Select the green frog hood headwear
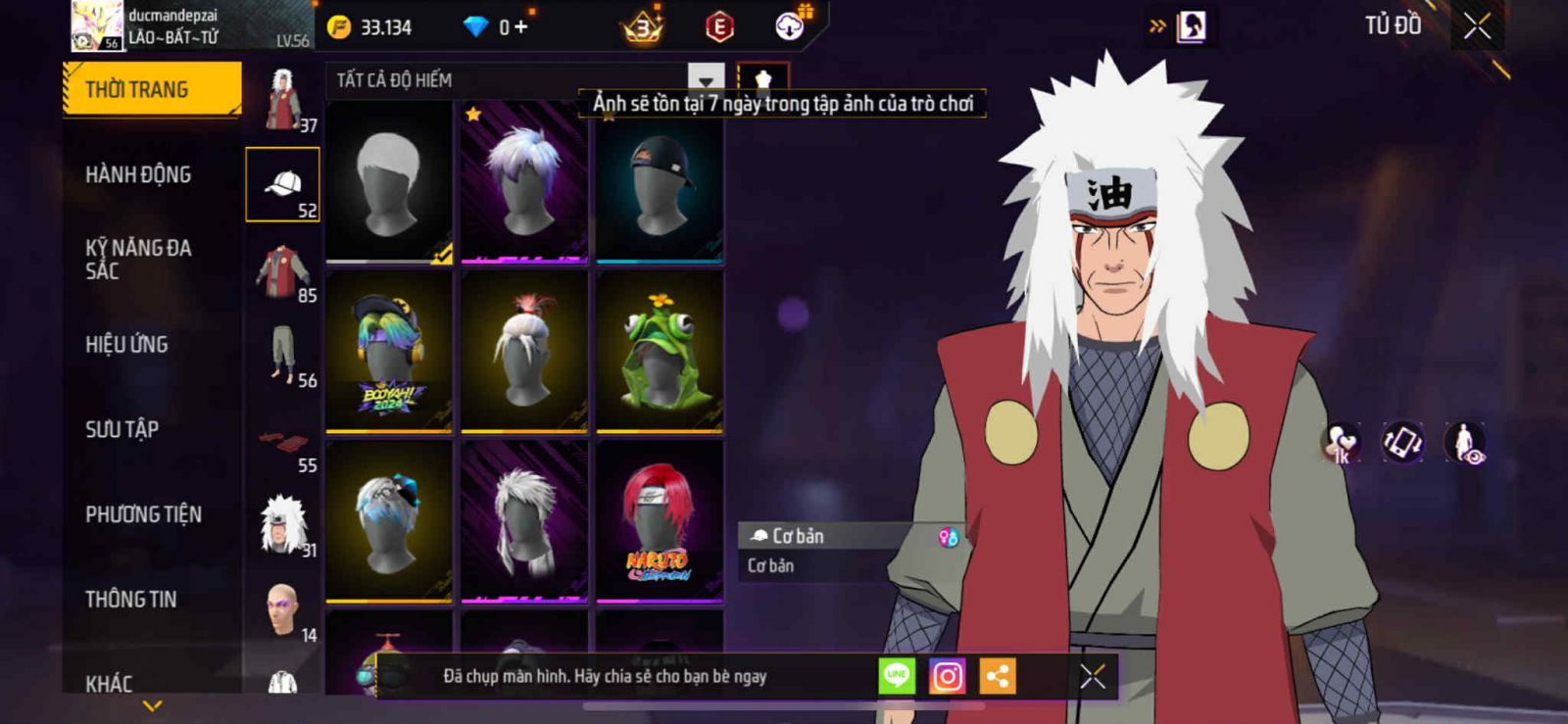Screen dimensions: 1568x724 point(660,351)
